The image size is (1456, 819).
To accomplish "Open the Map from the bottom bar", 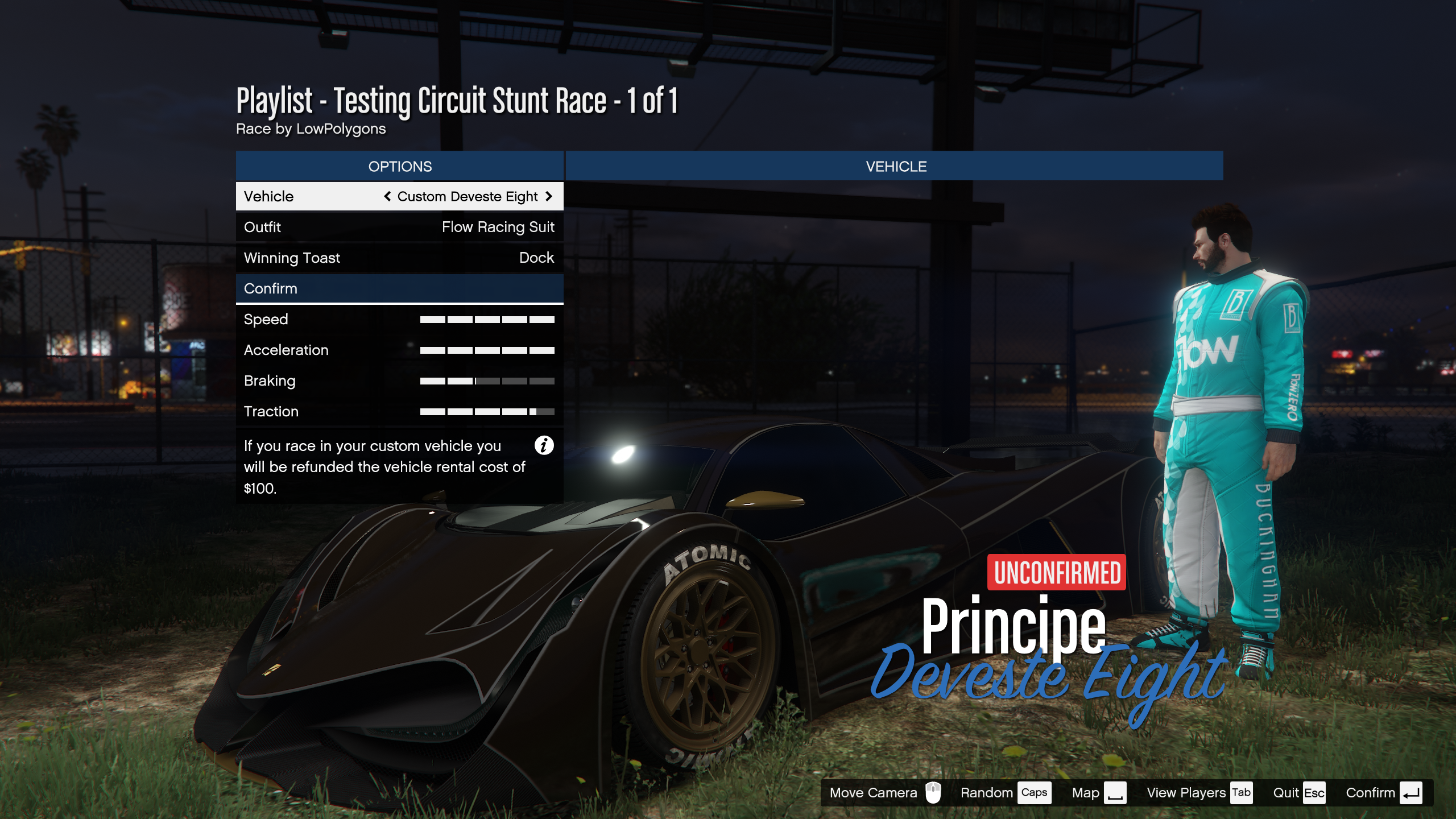I will coord(1098,793).
